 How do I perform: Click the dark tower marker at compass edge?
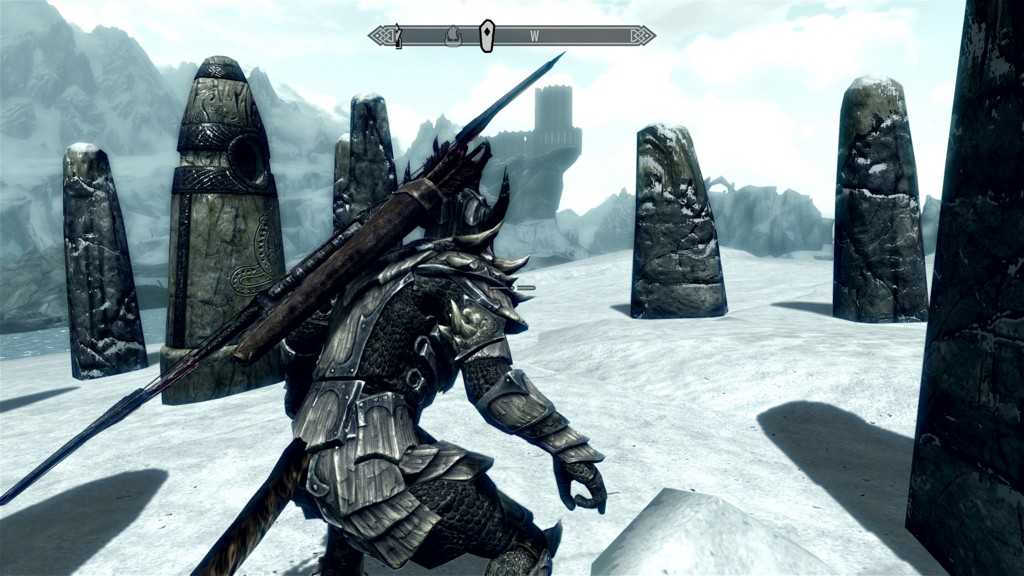tap(397, 36)
